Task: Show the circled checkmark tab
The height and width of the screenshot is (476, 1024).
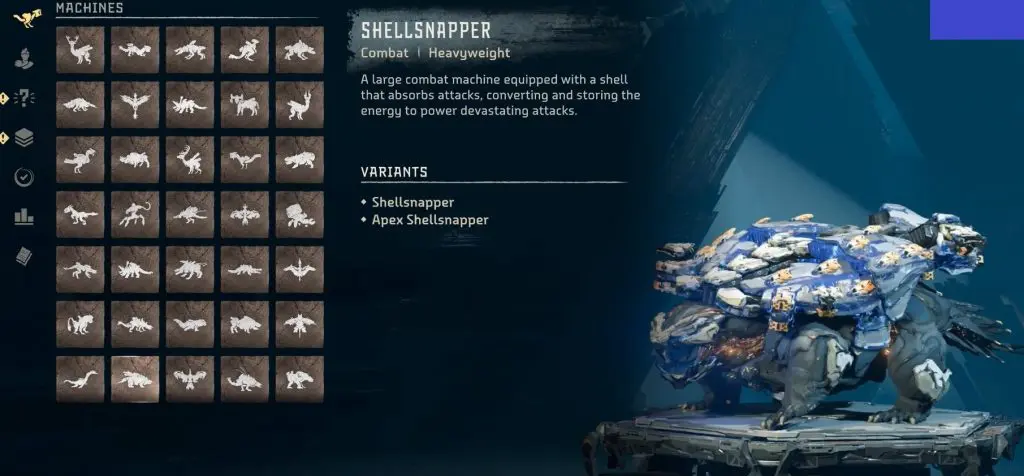Action: (x=24, y=177)
